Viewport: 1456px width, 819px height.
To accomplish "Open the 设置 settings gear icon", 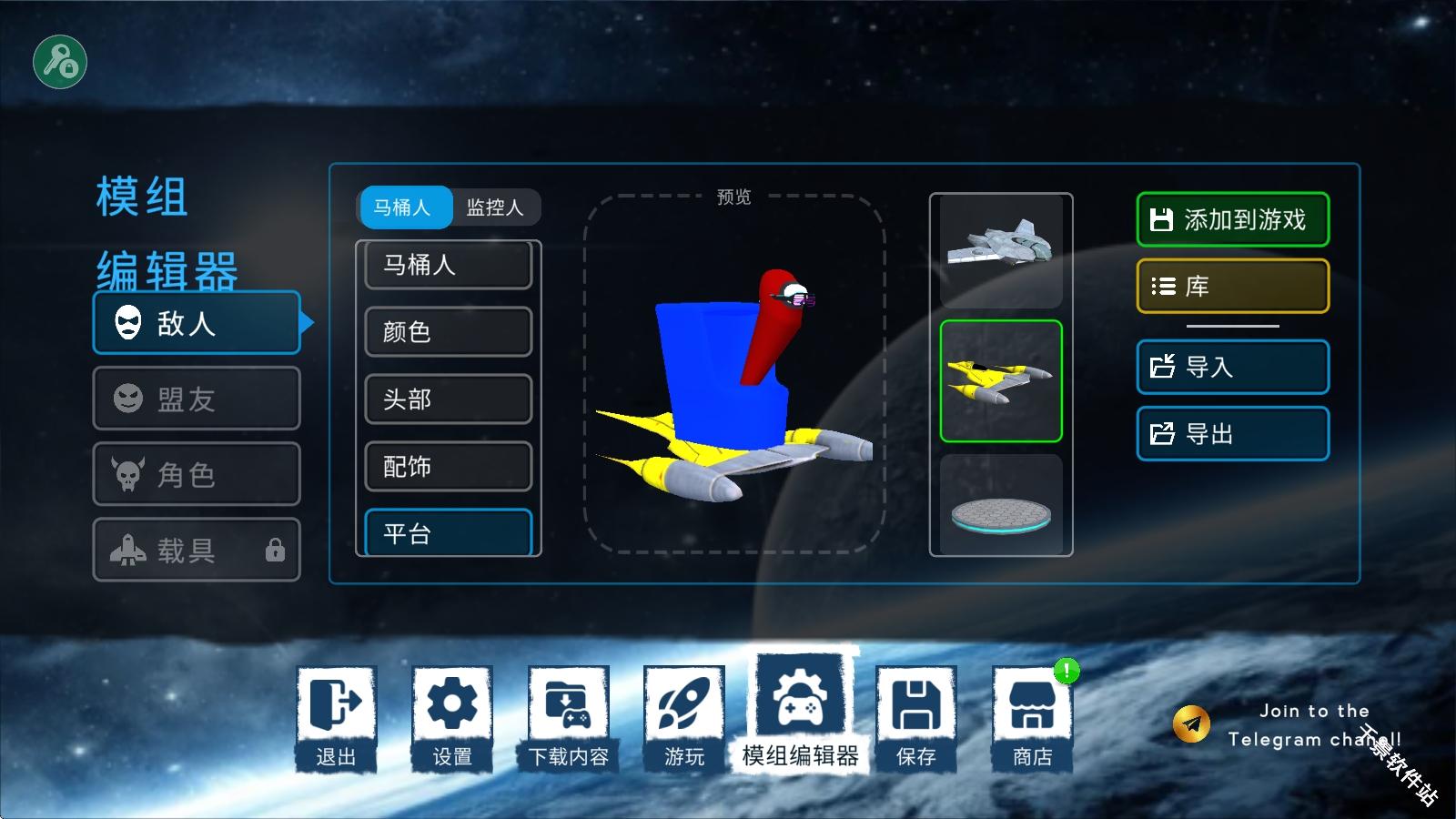I will [452, 719].
